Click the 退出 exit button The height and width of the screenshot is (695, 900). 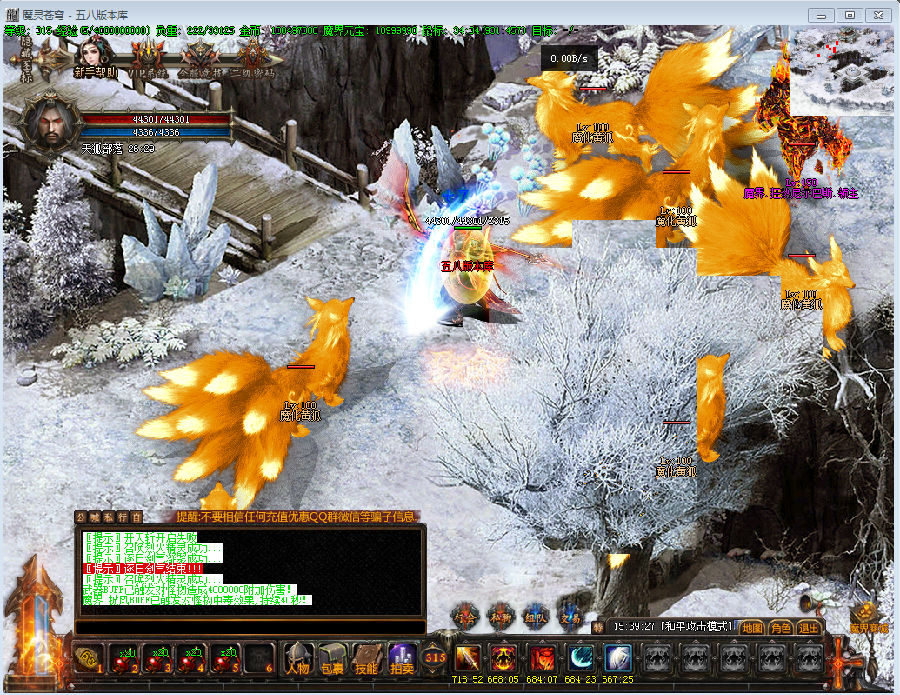point(808,628)
